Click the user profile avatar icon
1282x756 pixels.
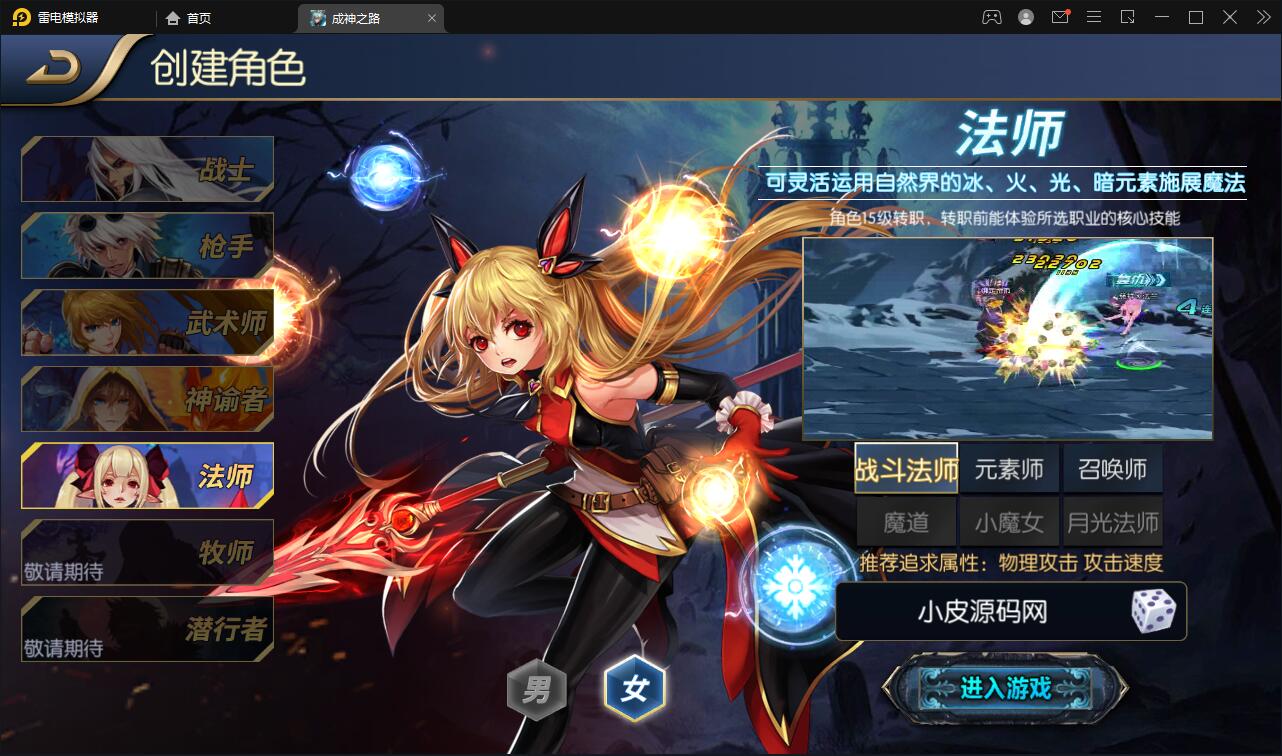[x=1025, y=17]
